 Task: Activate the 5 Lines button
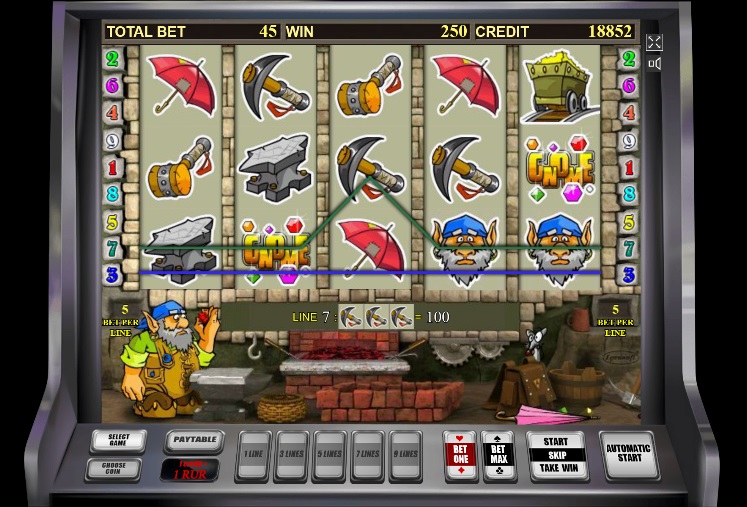[x=330, y=456]
